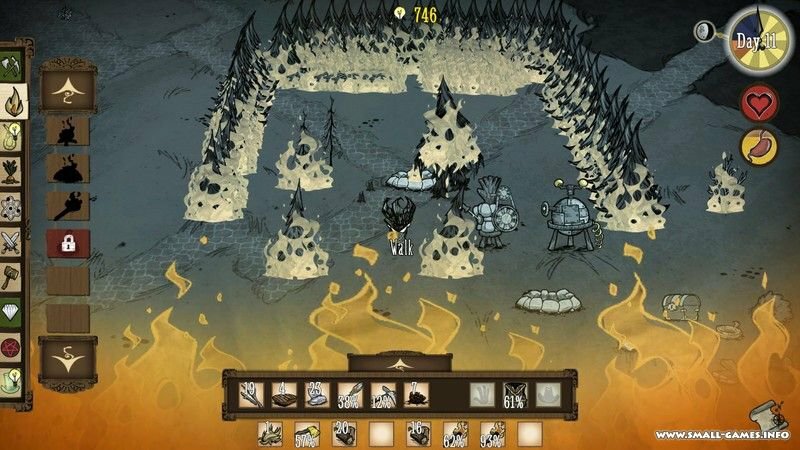This screenshot has width=800, height=450.
Task: Select the pickaxe at 12% durability
Action: click(383, 396)
